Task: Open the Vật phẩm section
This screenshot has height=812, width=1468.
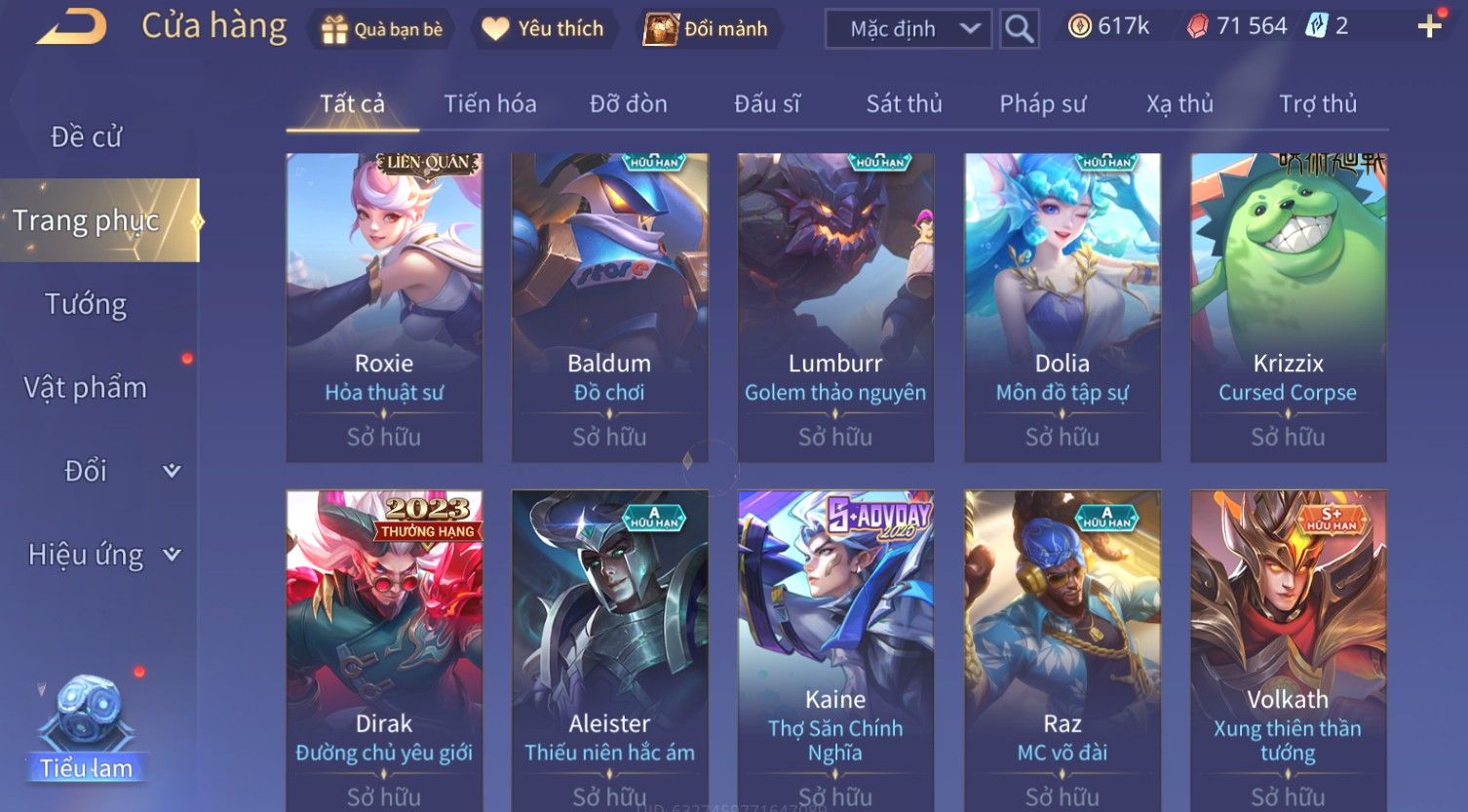Action: (x=86, y=388)
